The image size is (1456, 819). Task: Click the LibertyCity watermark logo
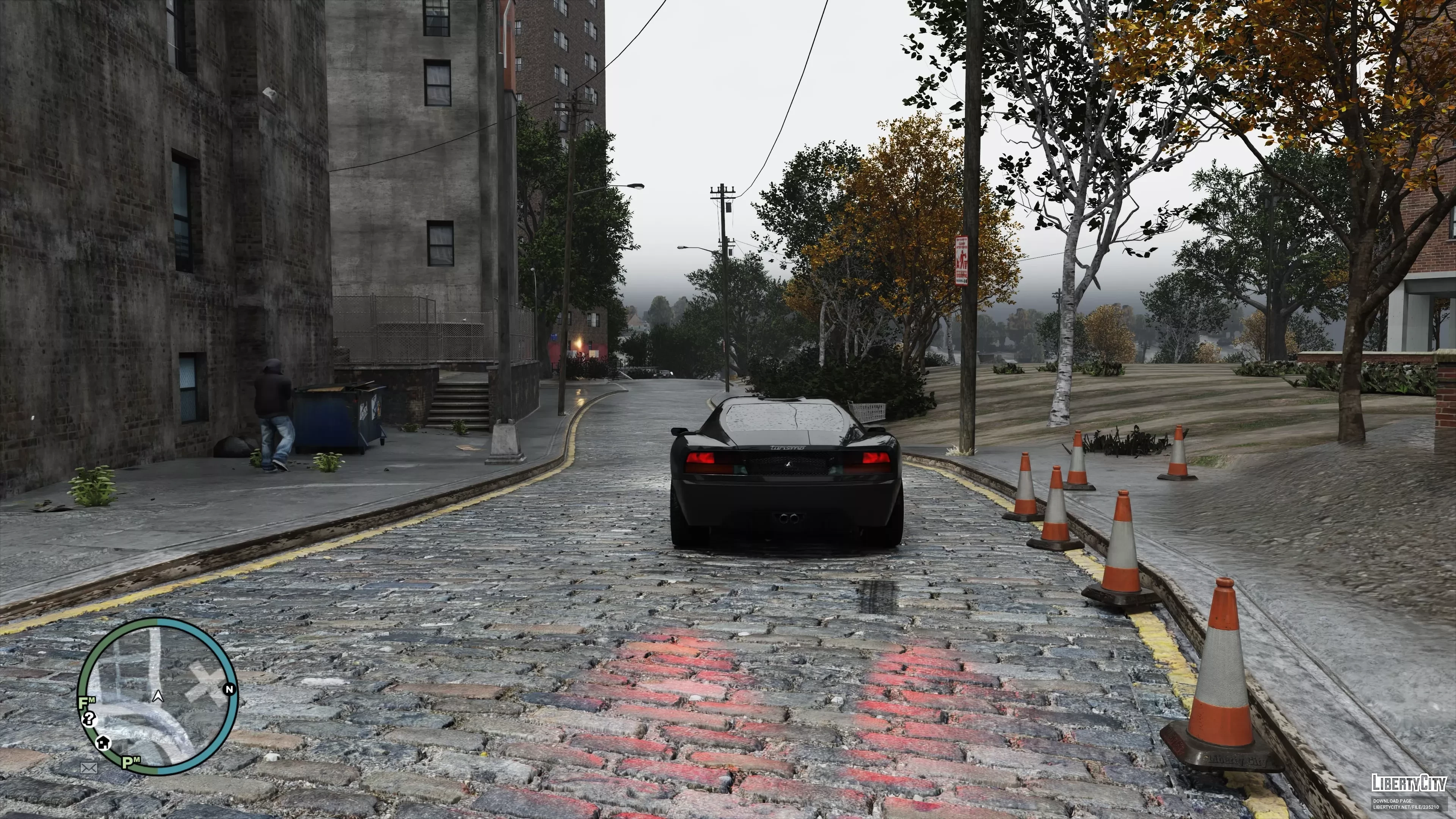1409,783
